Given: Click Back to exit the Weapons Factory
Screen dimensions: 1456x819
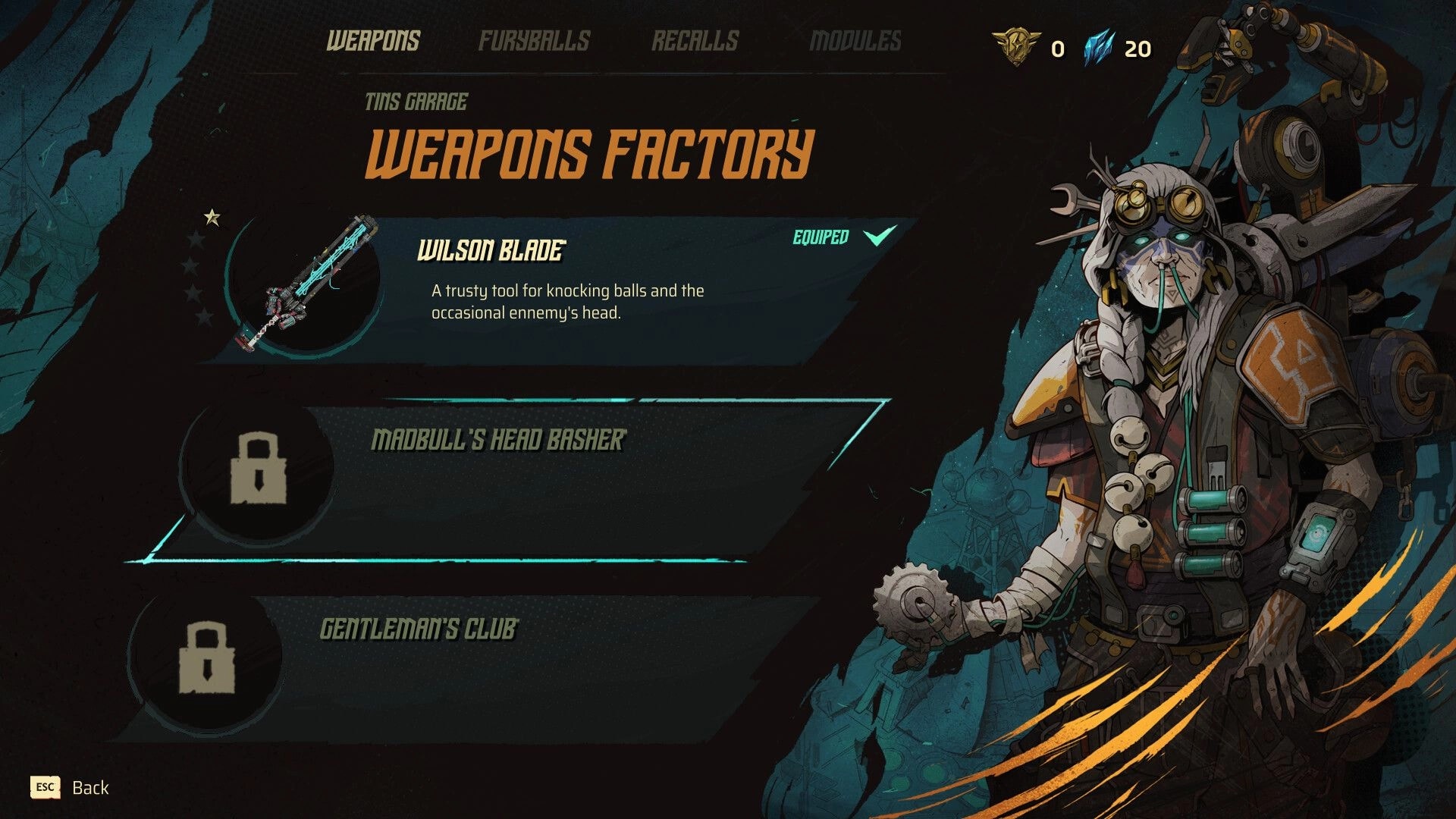Looking at the screenshot, I should (89, 787).
